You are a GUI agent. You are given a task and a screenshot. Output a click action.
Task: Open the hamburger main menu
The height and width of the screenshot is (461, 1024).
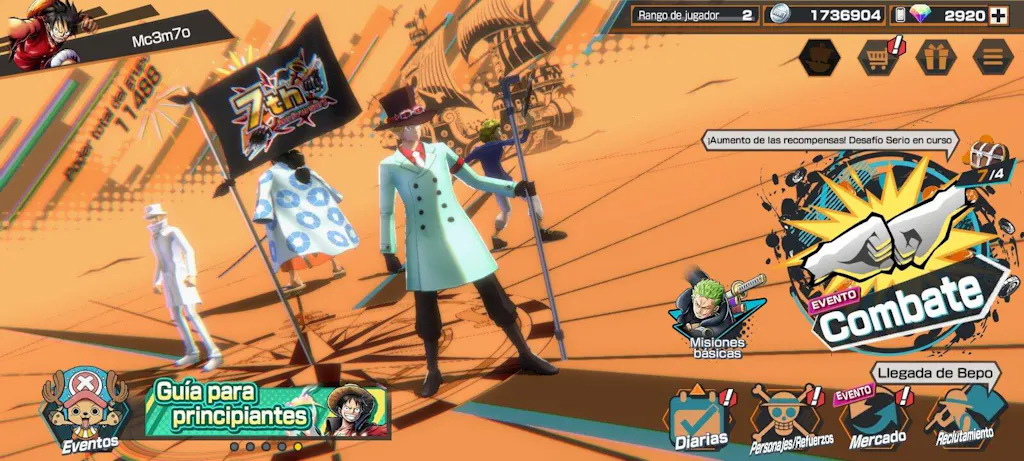tap(992, 56)
